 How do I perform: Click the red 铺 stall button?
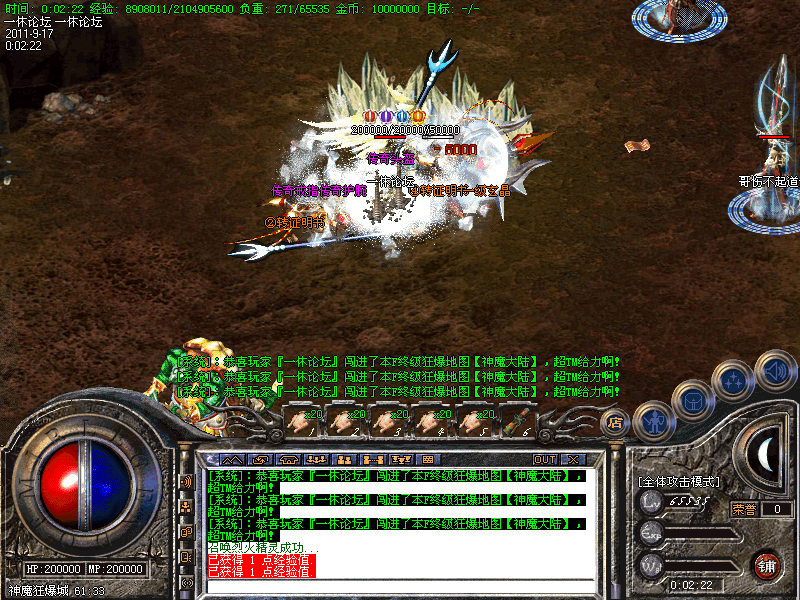tap(767, 566)
